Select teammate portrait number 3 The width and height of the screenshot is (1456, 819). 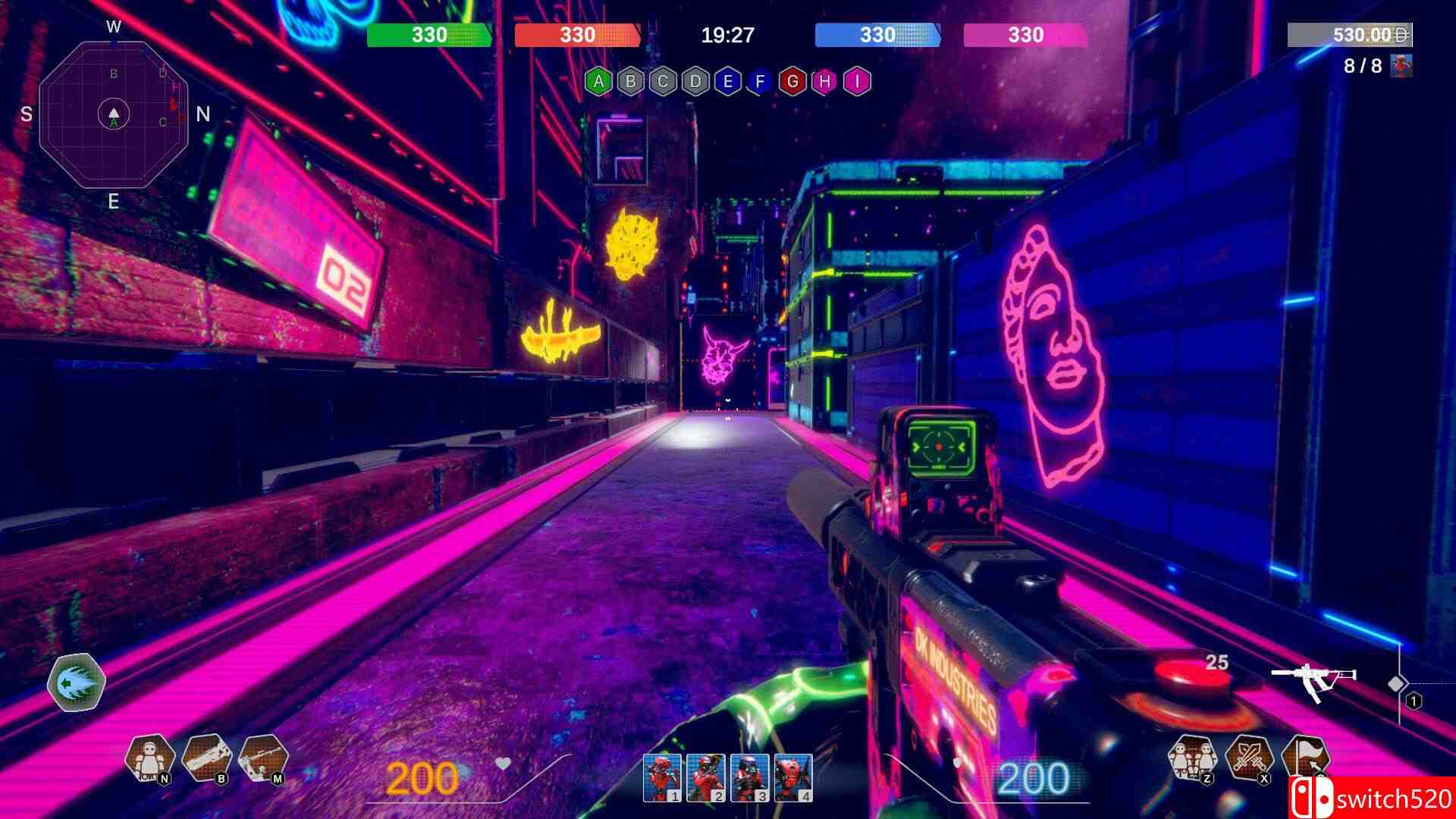(752, 779)
